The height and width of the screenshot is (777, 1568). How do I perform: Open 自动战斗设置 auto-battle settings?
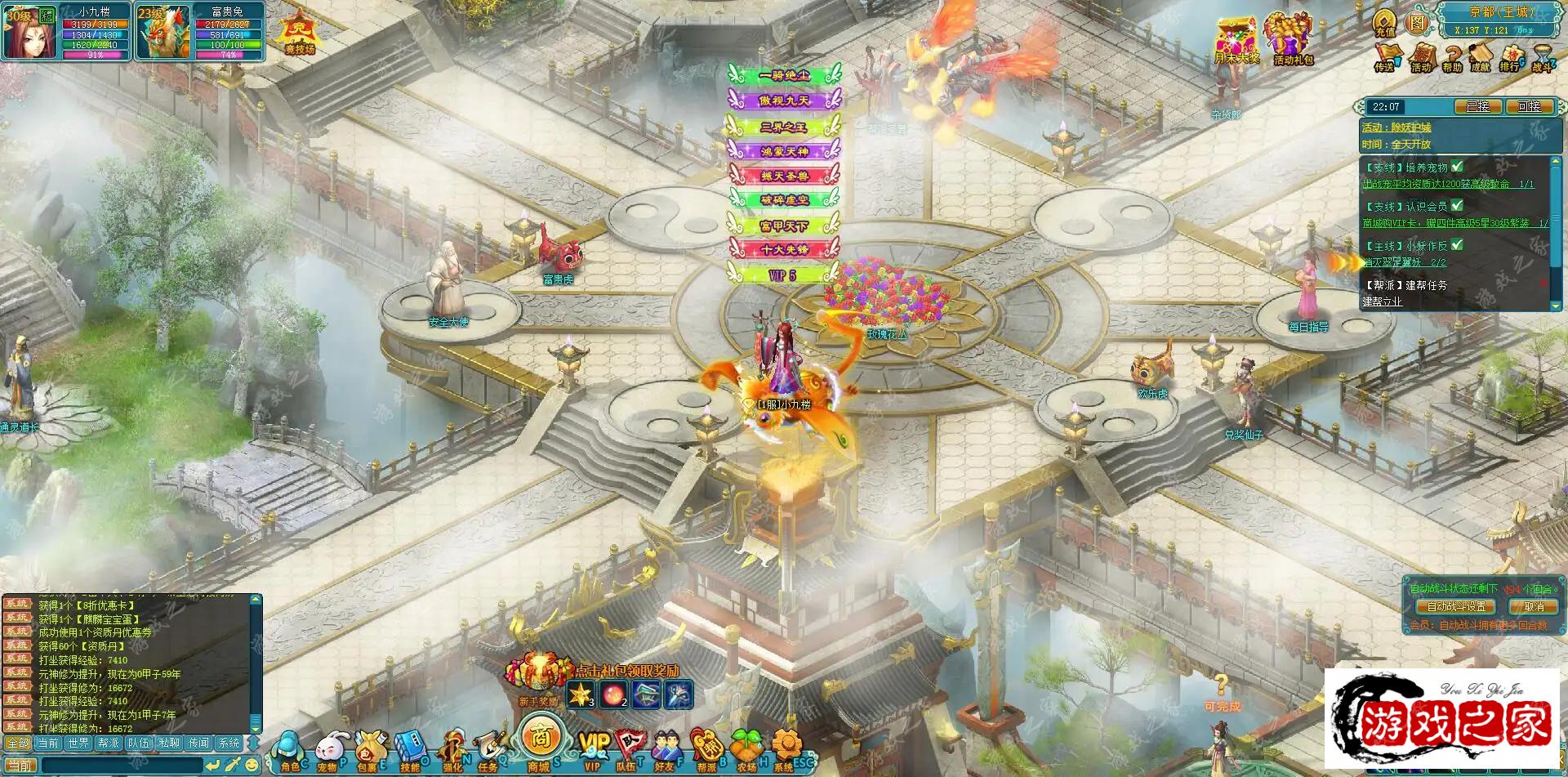[x=1456, y=606]
